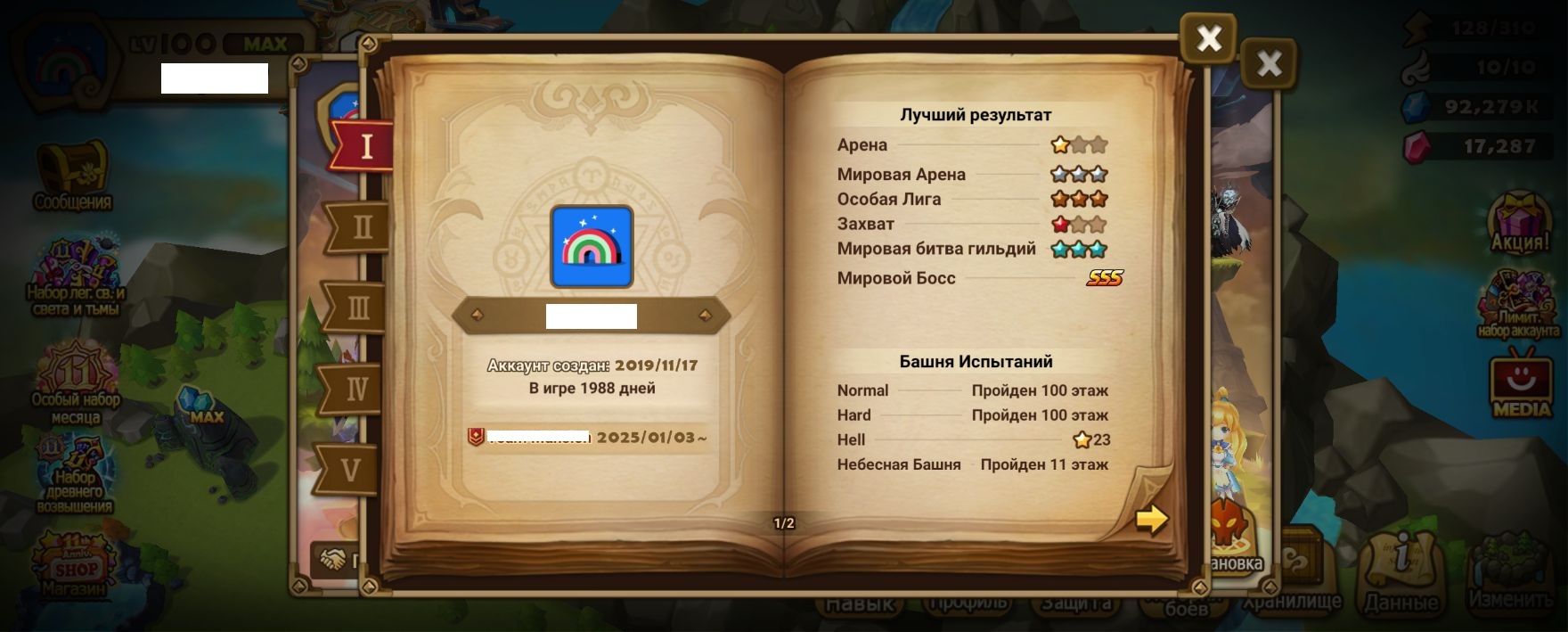
Task: Switch to bookmark tab II
Action: tap(360, 226)
